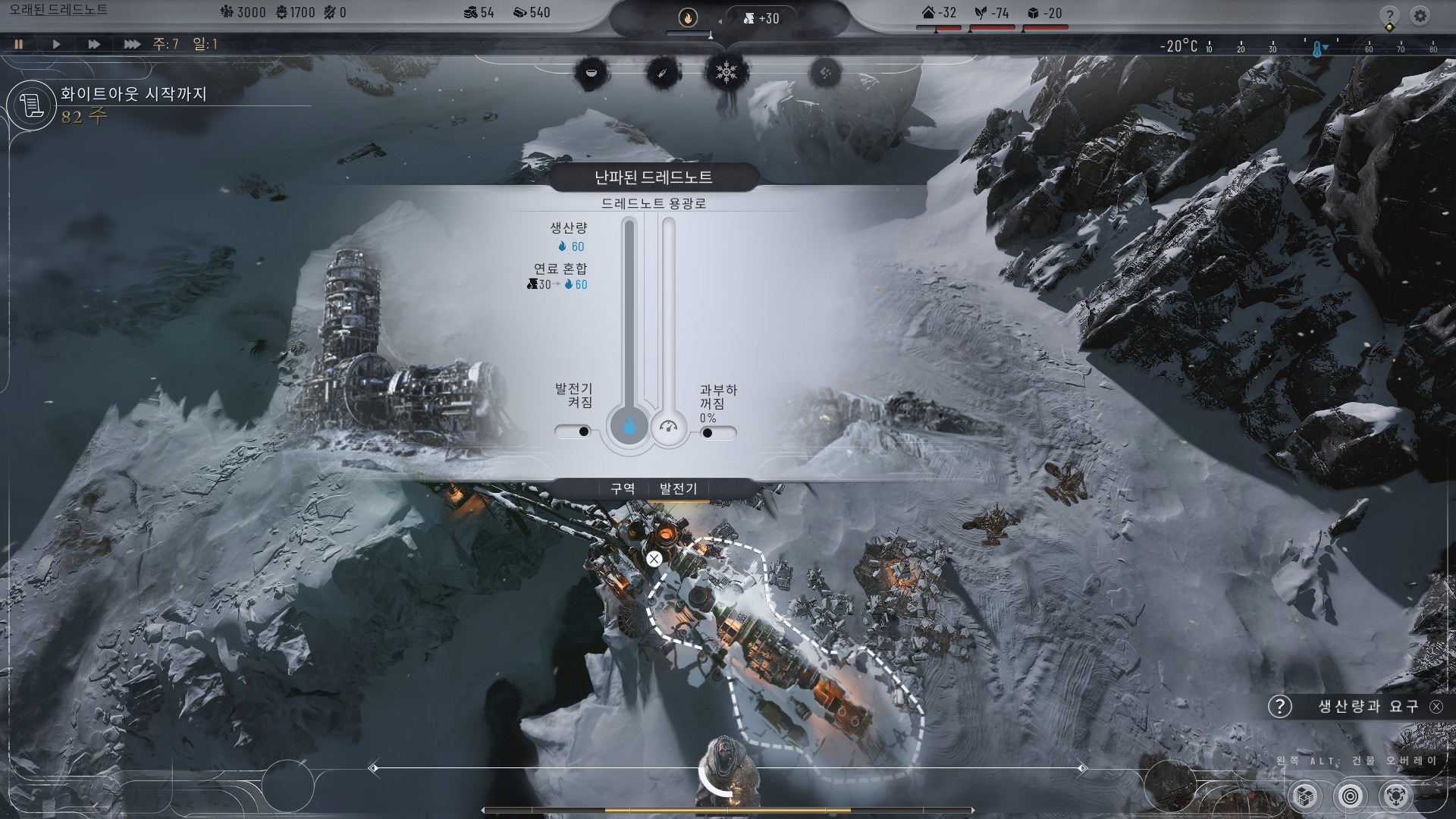
Task: Open the settings gear menu
Action: point(1420,15)
